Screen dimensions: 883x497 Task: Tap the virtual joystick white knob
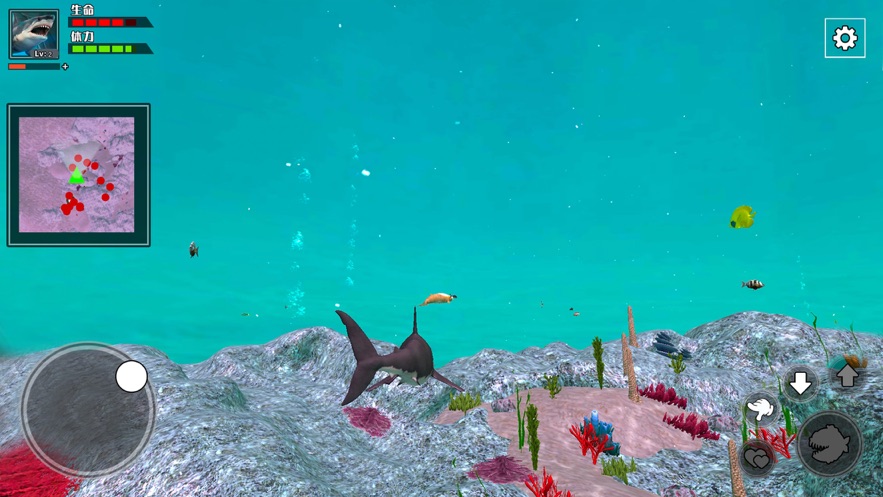(x=131, y=377)
